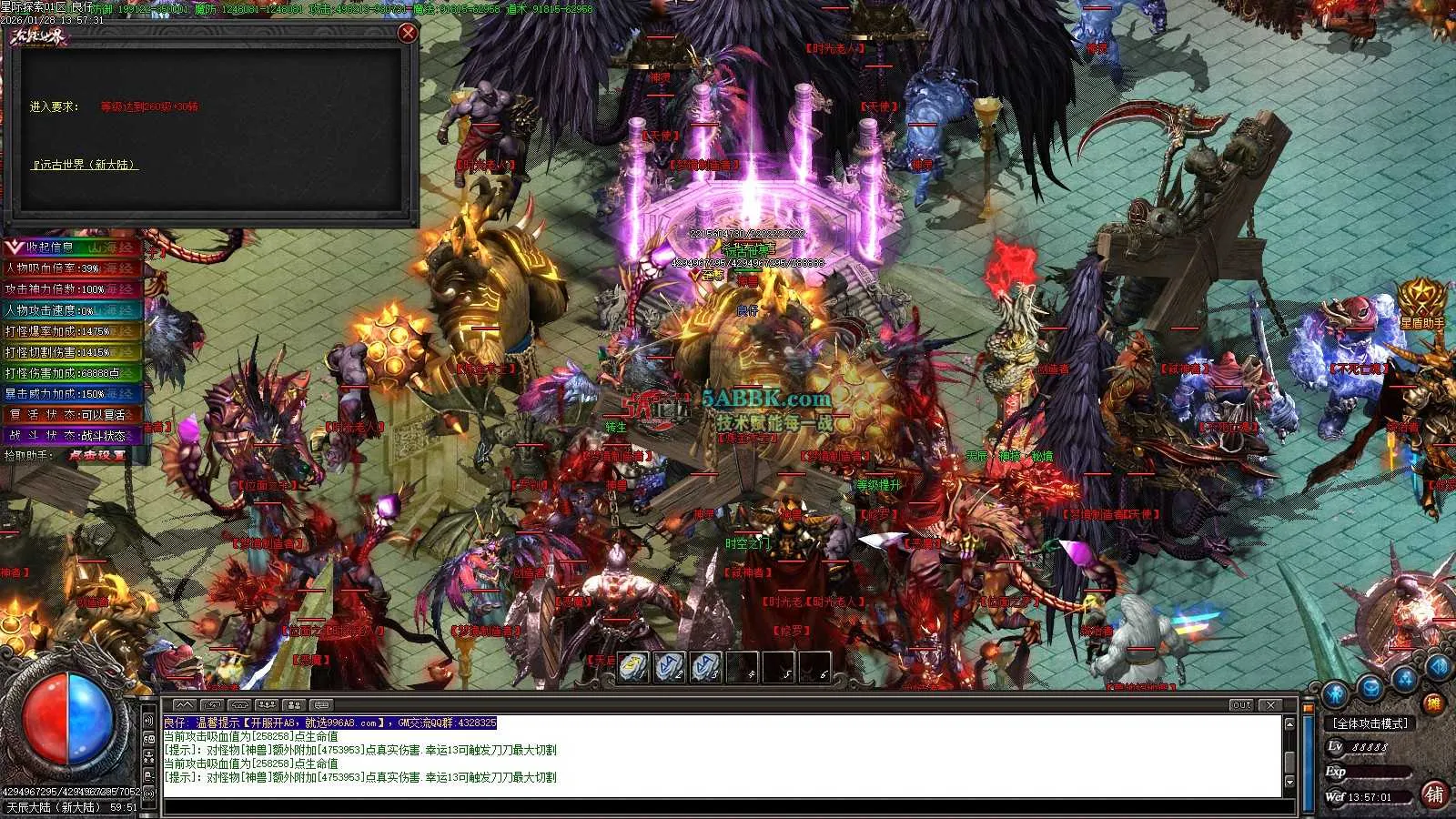Toggle sound with the speaker orb

coord(1438,667)
